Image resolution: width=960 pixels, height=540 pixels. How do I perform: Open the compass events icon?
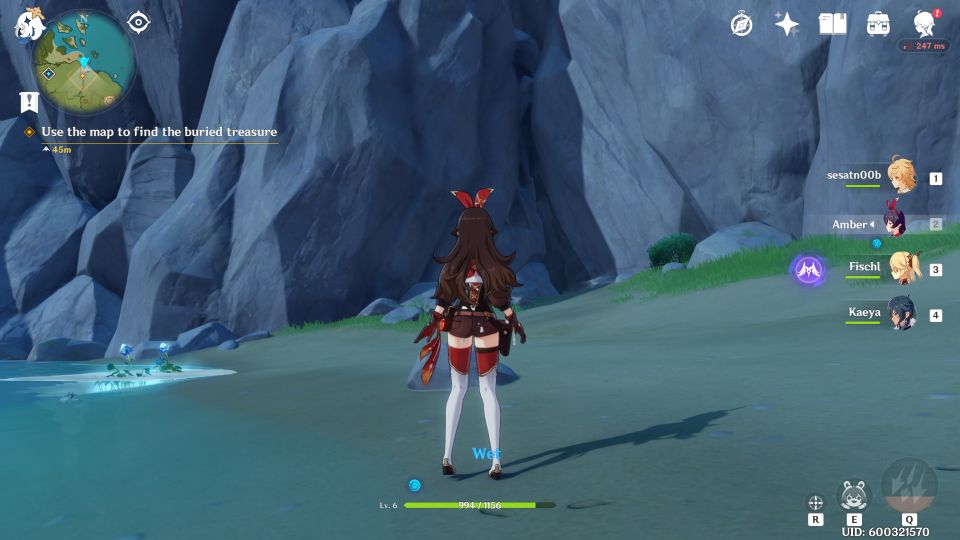tap(741, 24)
